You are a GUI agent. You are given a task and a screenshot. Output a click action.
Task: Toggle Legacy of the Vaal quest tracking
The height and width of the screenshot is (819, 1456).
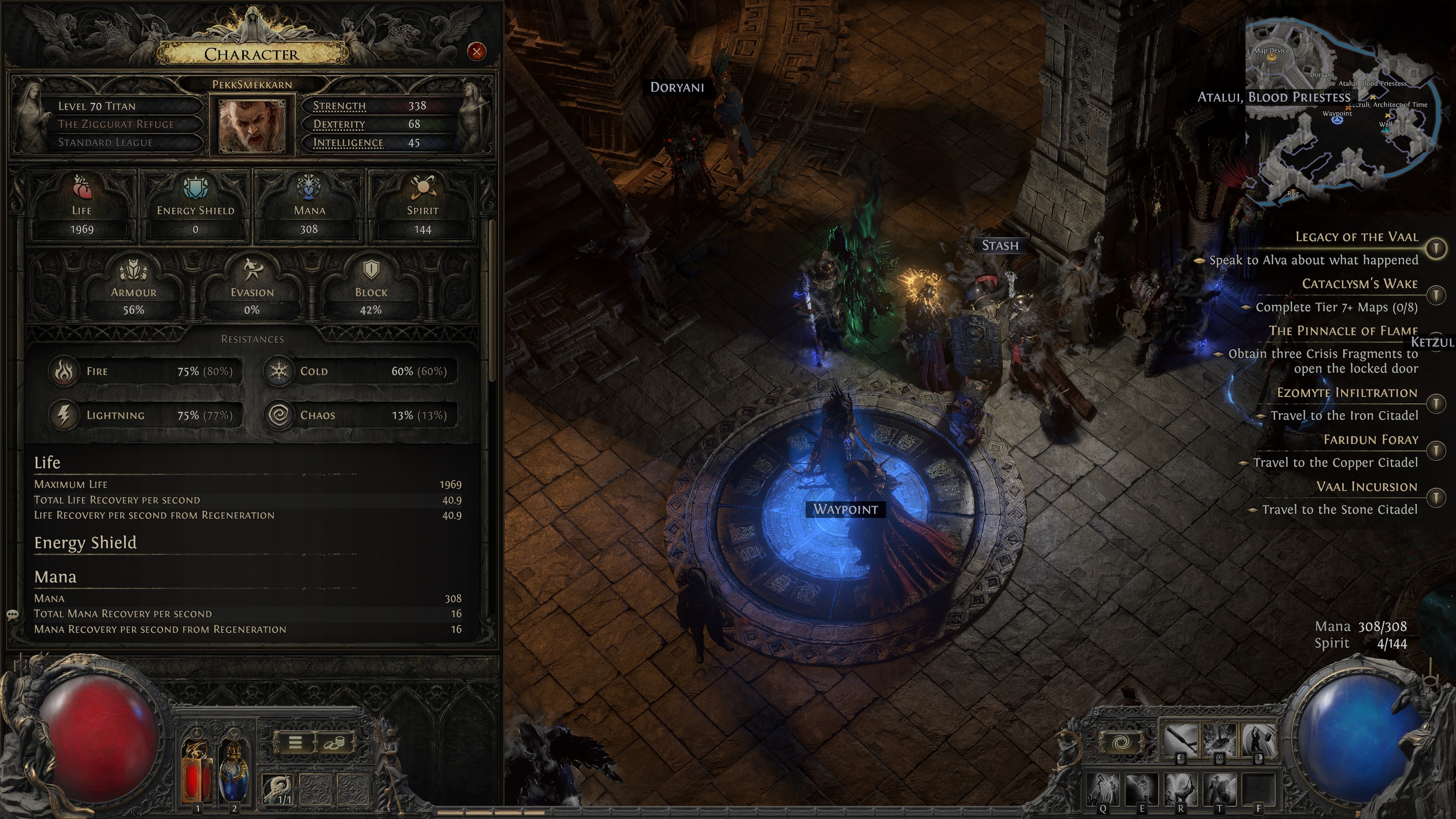point(1436,248)
